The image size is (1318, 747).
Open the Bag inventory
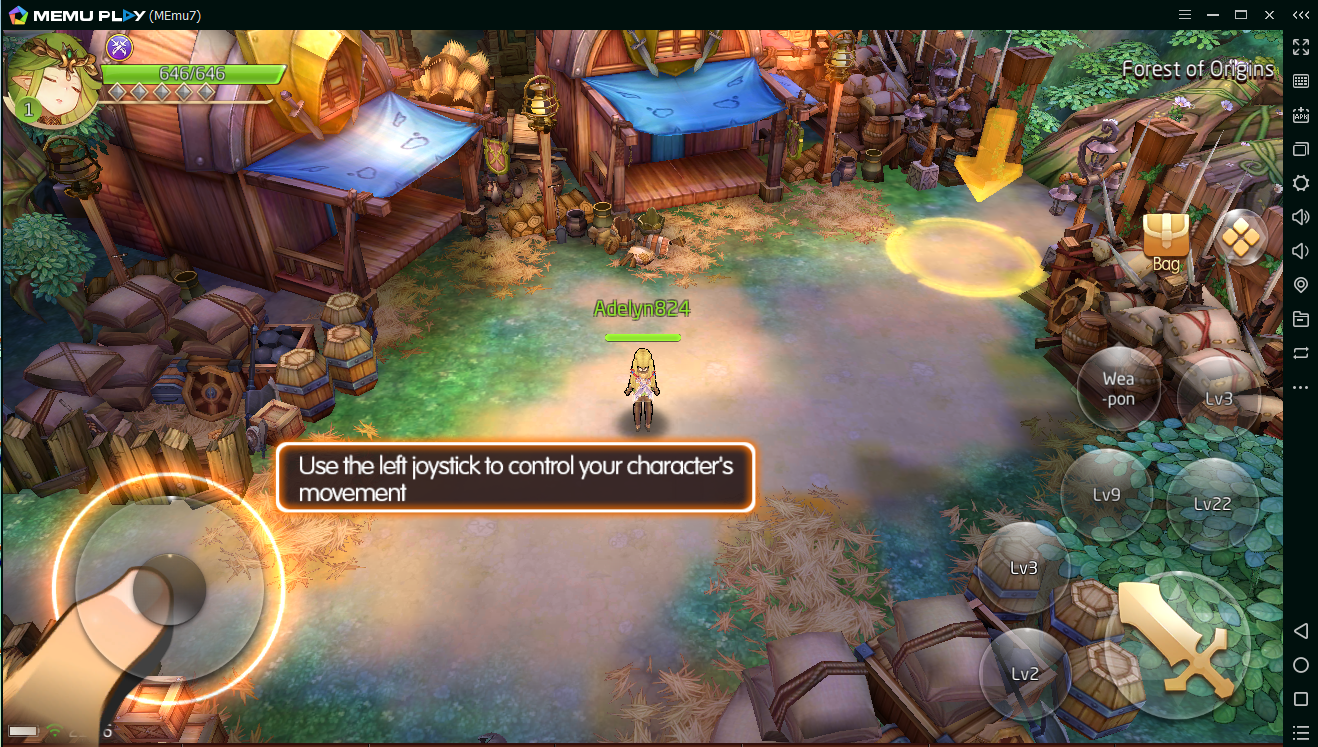click(1166, 242)
